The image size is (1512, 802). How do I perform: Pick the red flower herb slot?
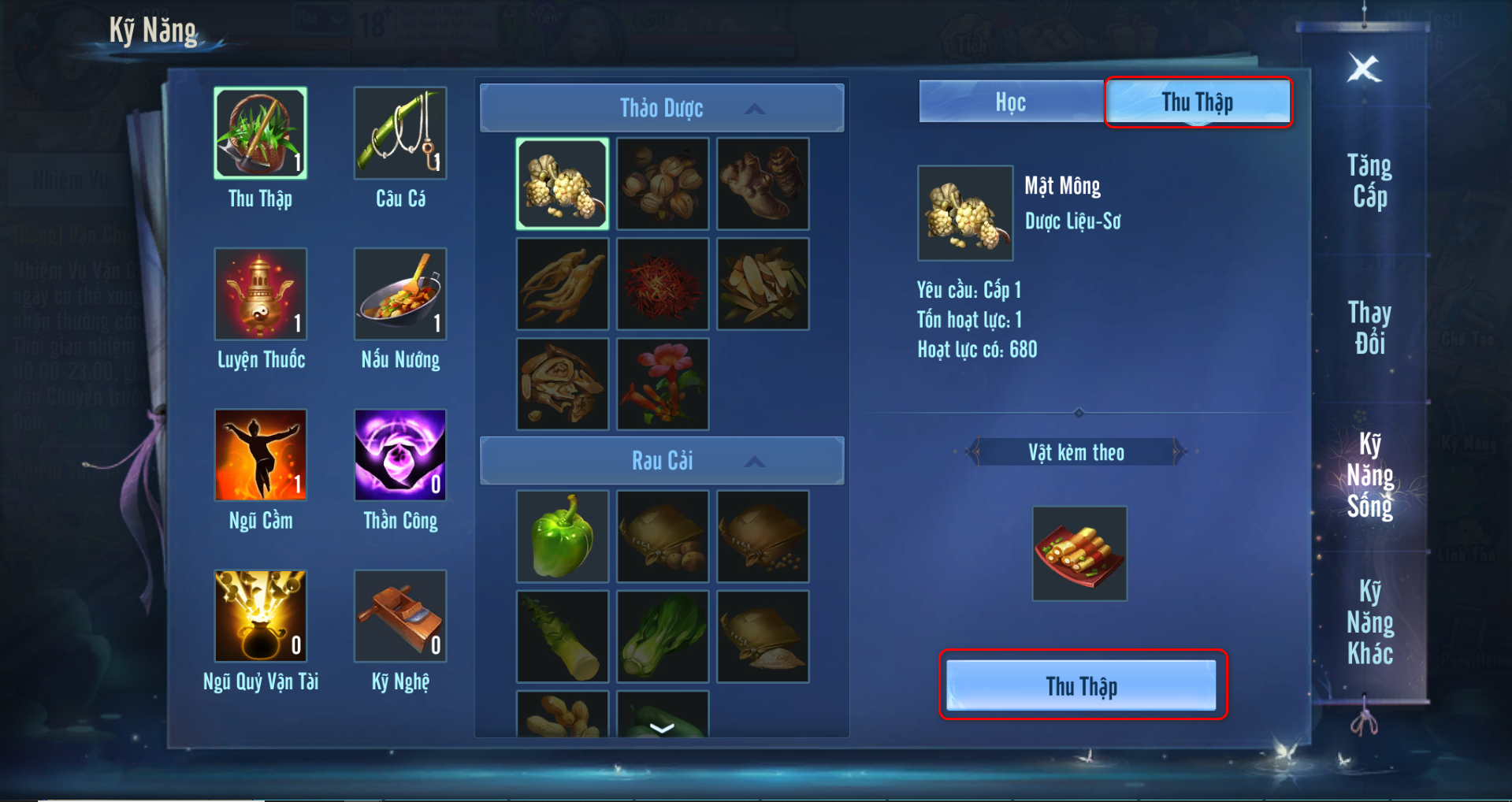tap(663, 384)
